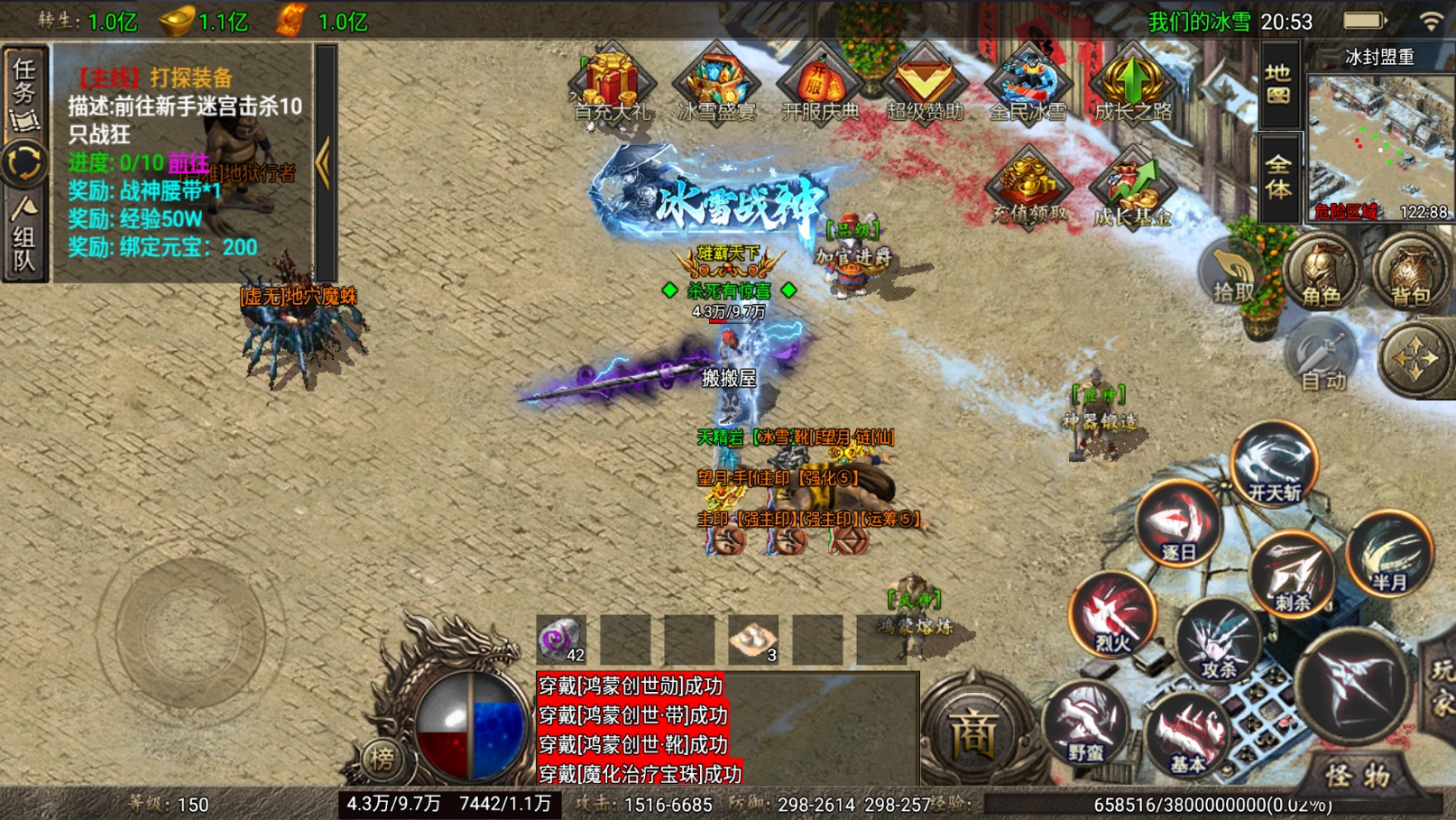Tap the 拾取 pickup button
Screen dimensions: 1456x820
(1233, 274)
